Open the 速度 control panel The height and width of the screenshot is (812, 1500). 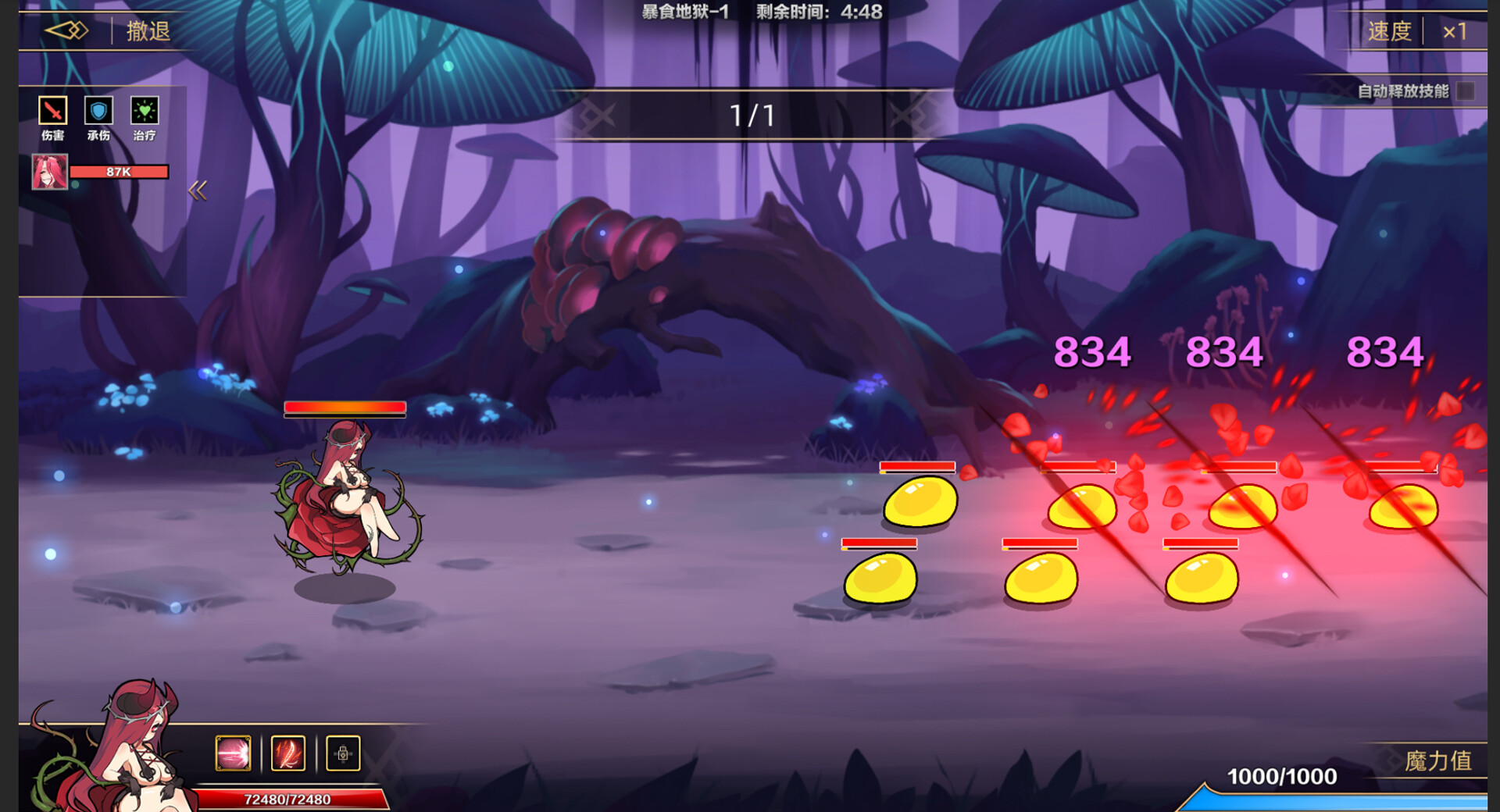1392,31
